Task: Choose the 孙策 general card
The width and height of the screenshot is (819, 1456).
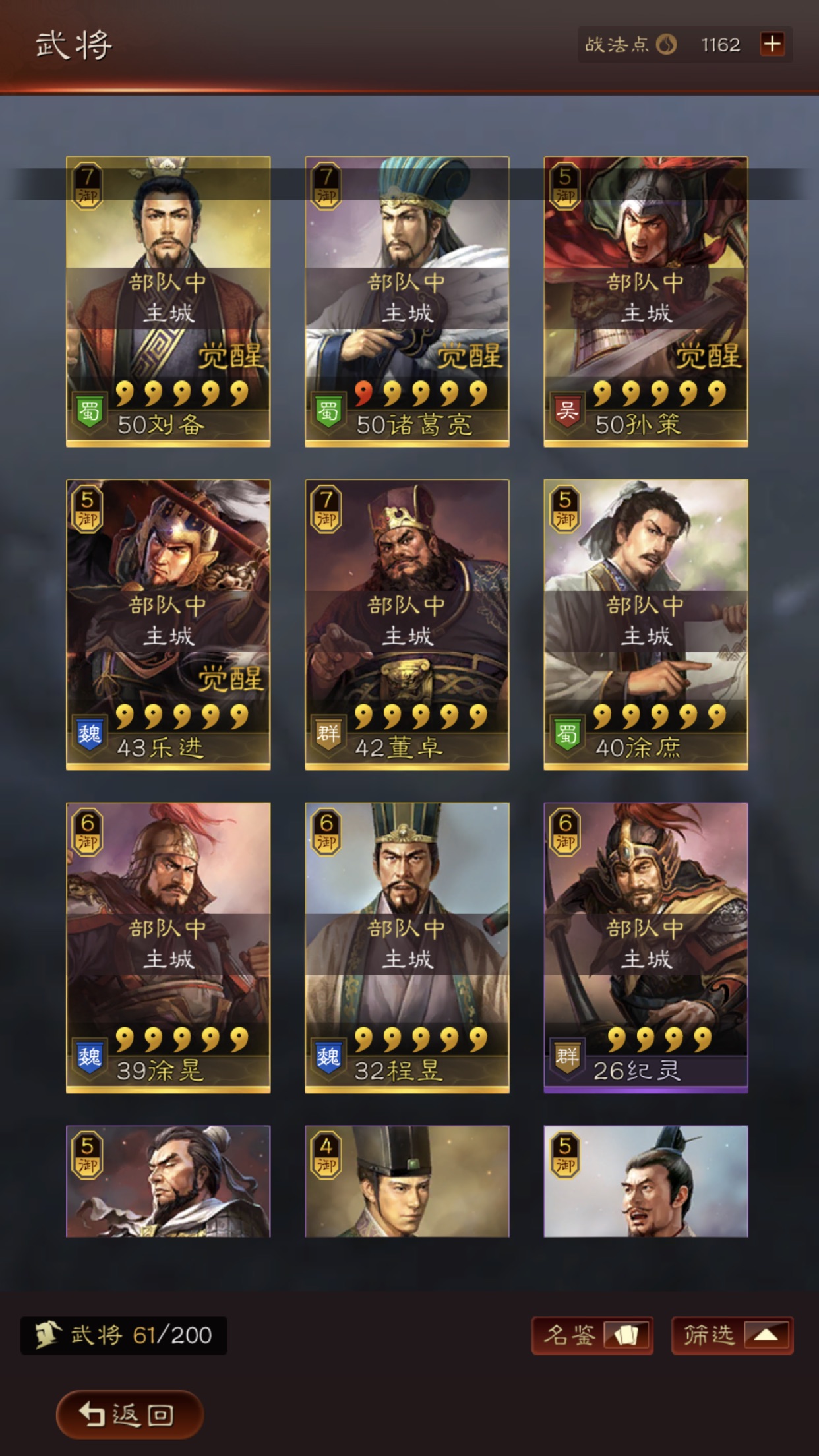Action: point(646,301)
